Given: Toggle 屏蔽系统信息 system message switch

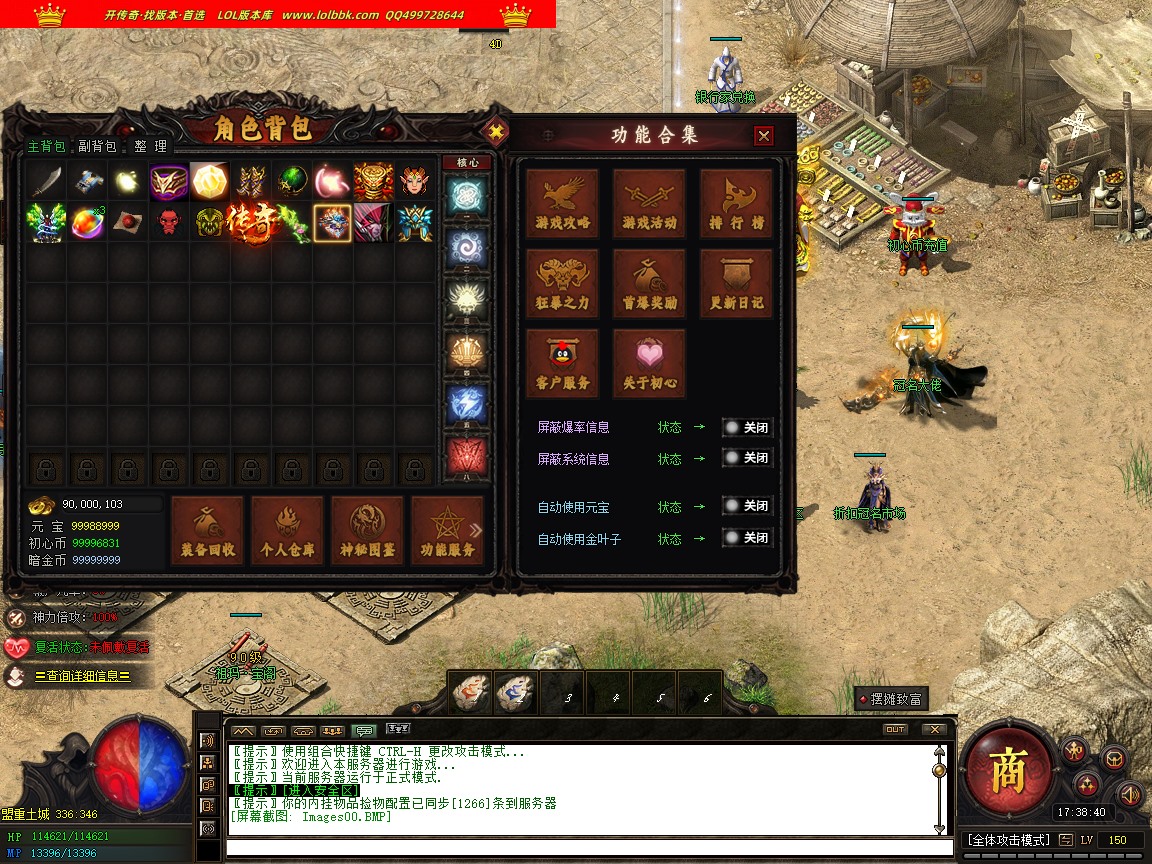Looking at the screenshot, I should pyautogui.click(x=747, y=458).
